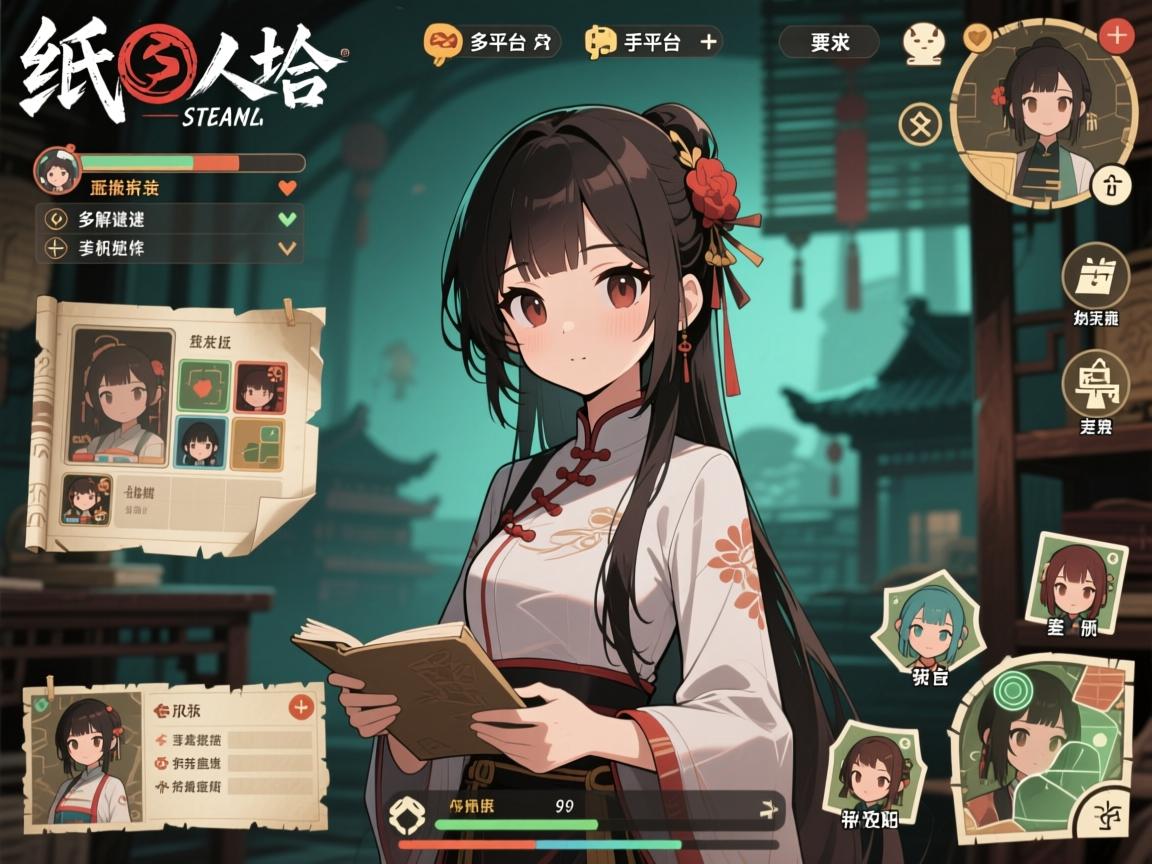Select the heart tile on parchment
Screen dimensions: 1152x864
point(204,387)
